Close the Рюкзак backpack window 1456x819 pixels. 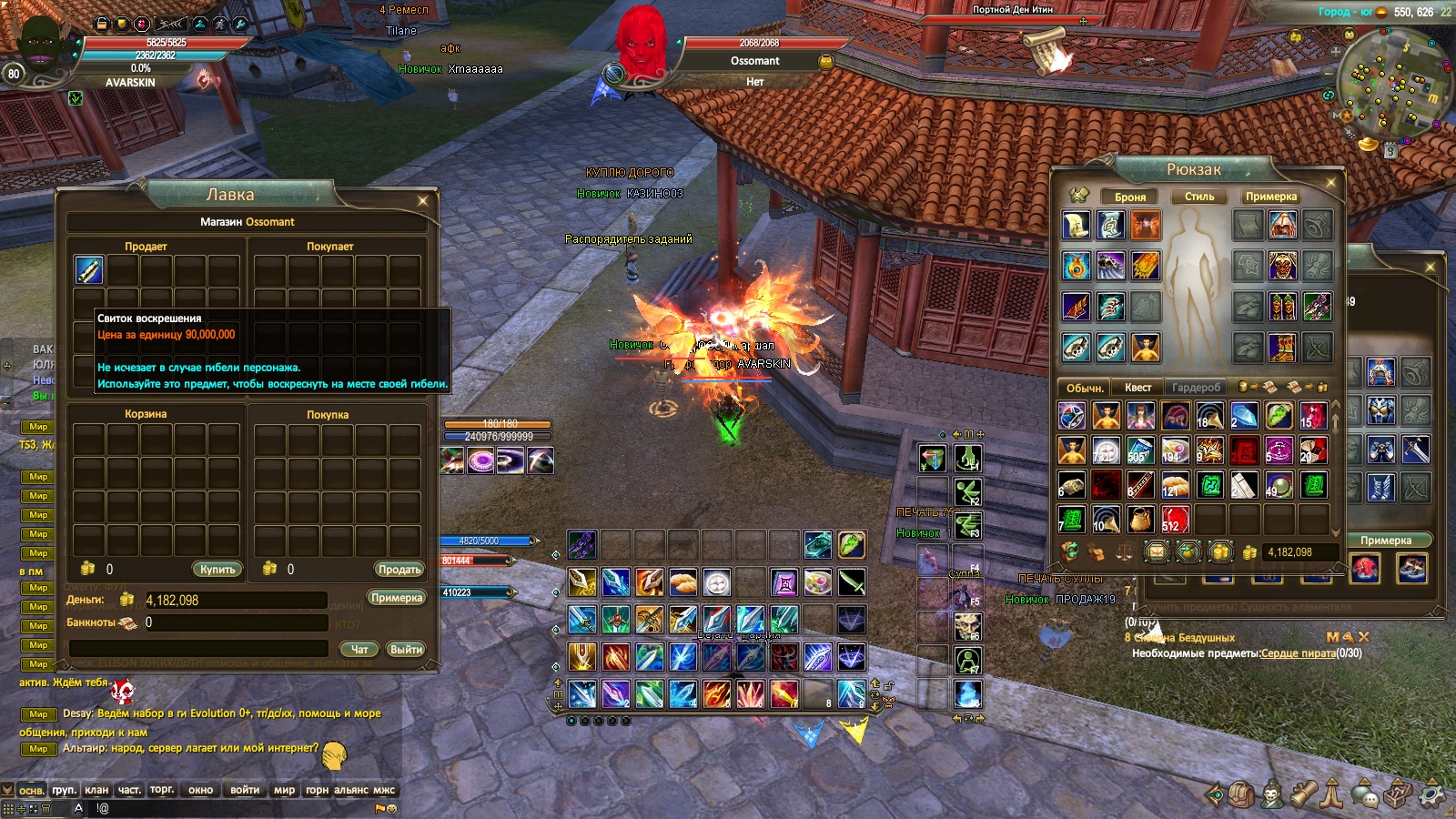point(1330,182)
